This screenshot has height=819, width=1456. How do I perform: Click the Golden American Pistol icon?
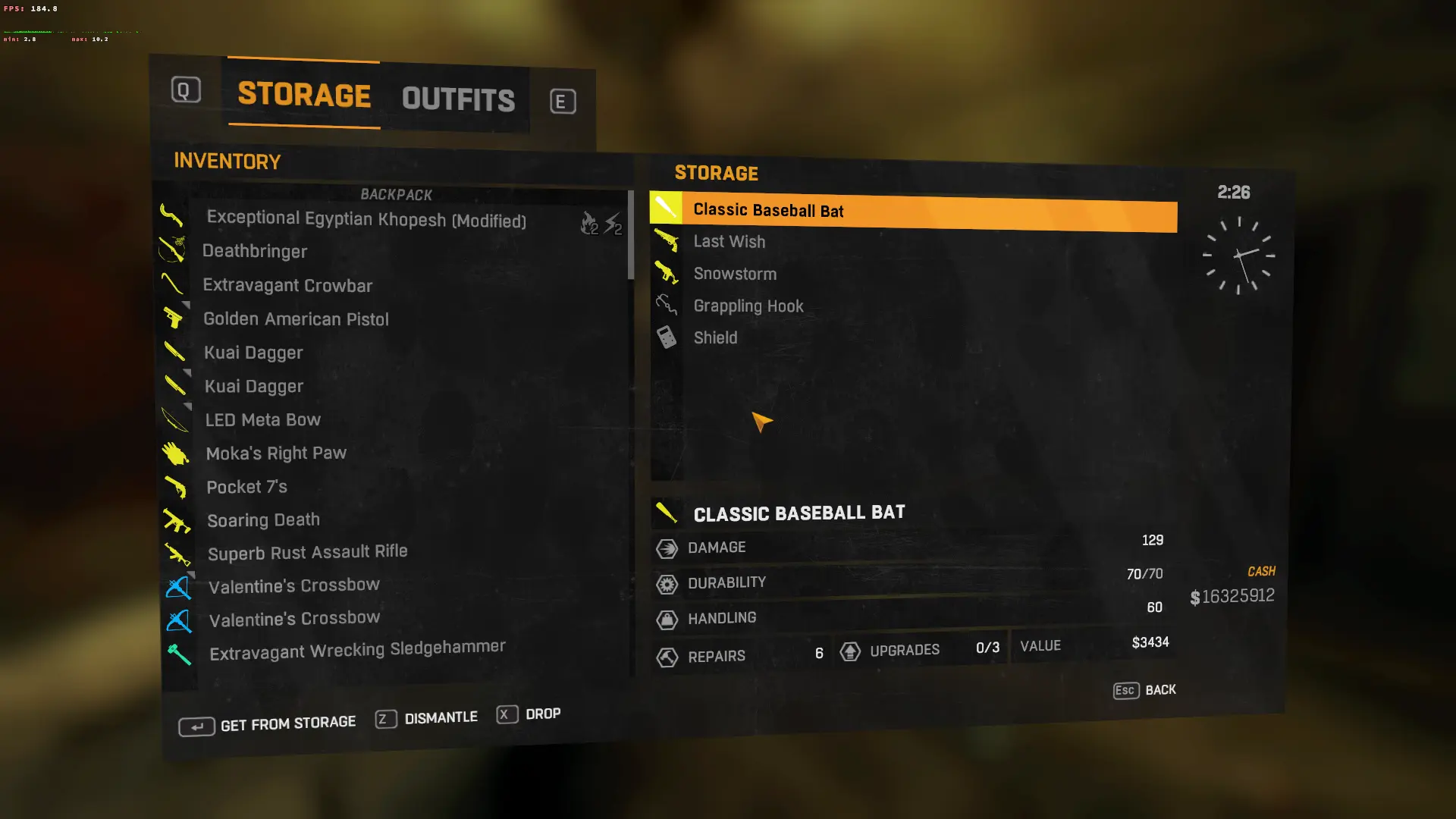tap(176, 318)
